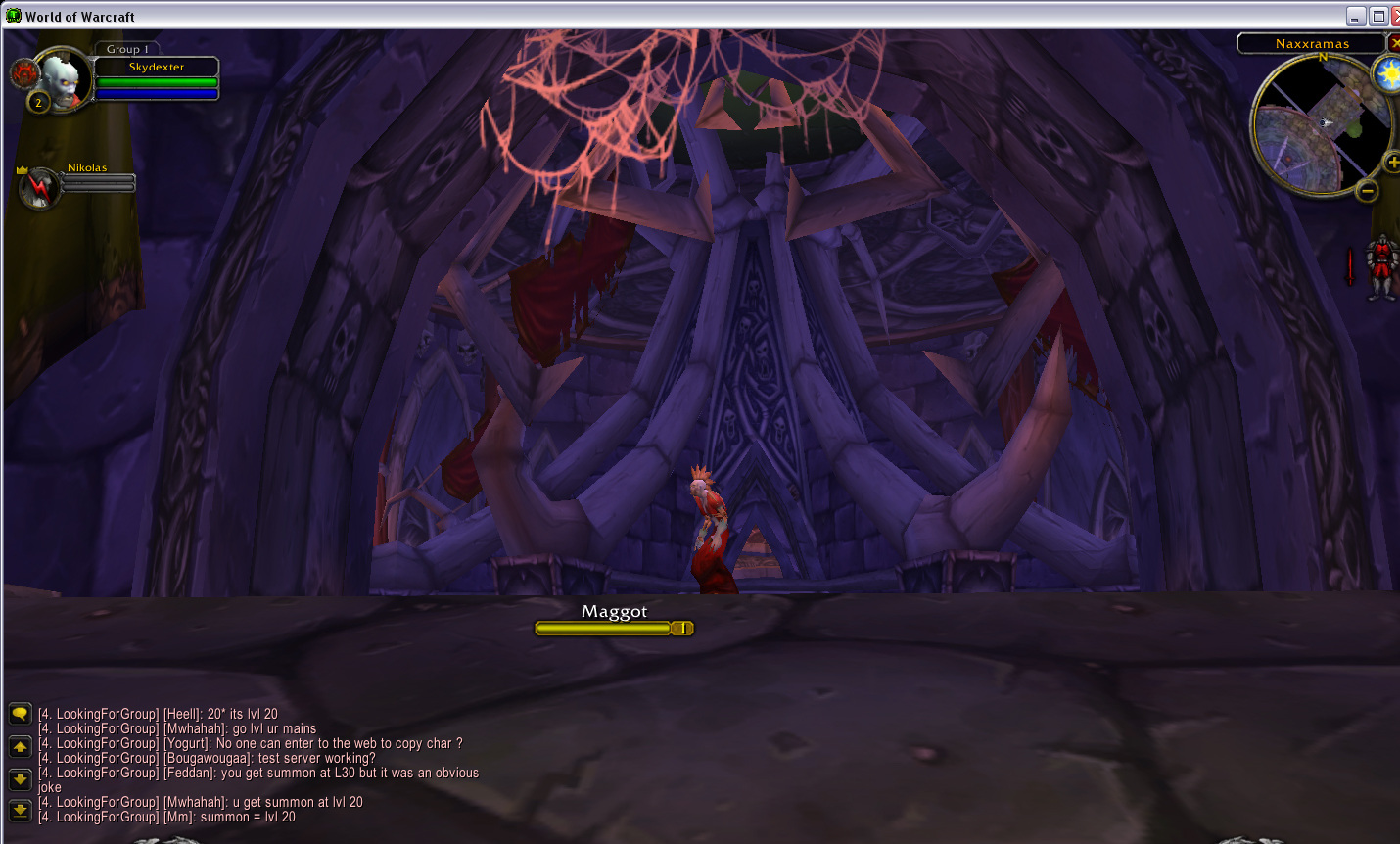Viewport: 1400px width, 844px height.
Task: Zoom in the minimap with plus button
Action: 1391,163
